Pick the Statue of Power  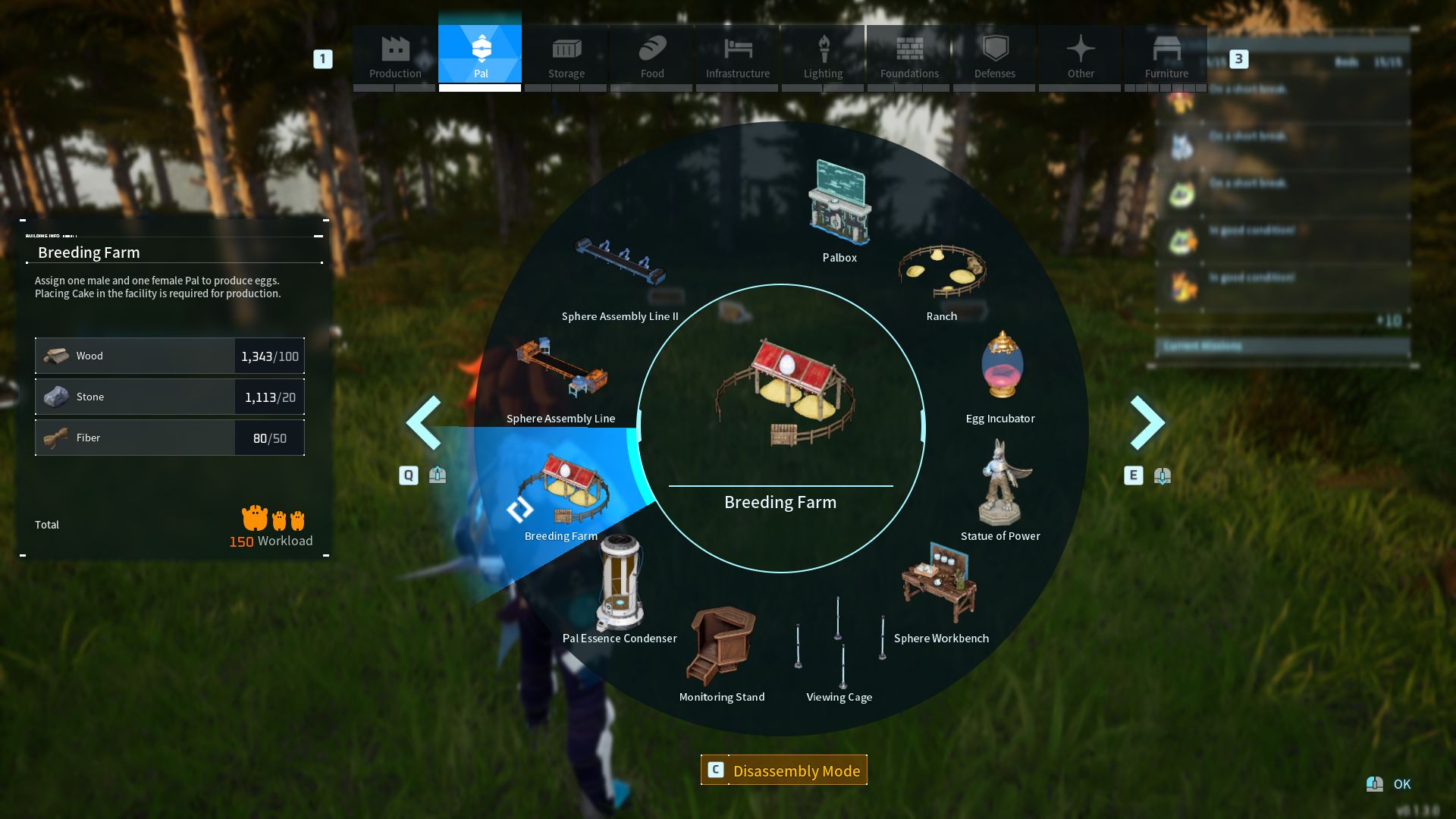click(x=1001, y=489)
